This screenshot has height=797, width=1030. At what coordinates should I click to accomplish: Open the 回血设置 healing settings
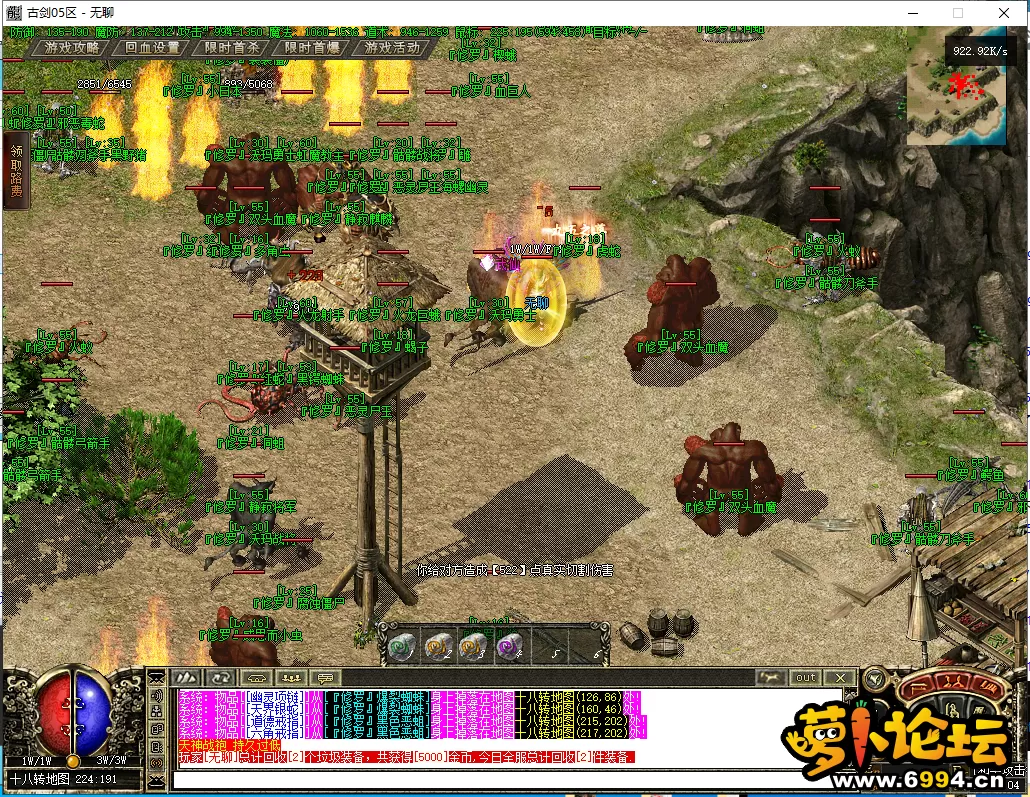152,47
